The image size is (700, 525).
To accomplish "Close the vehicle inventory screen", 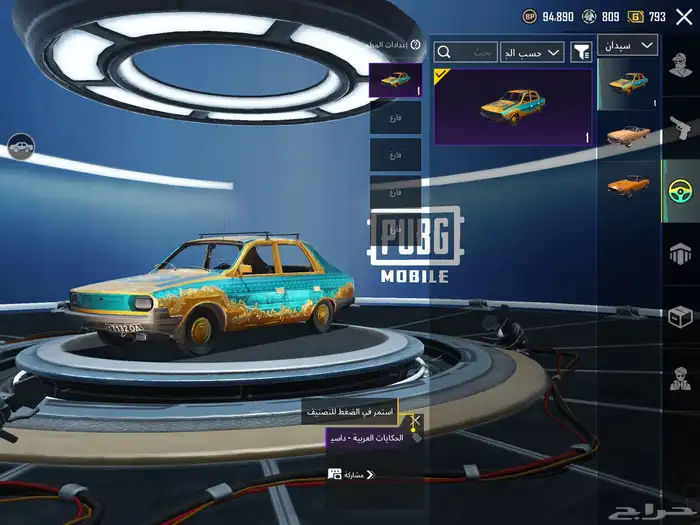I will point(684,17).
